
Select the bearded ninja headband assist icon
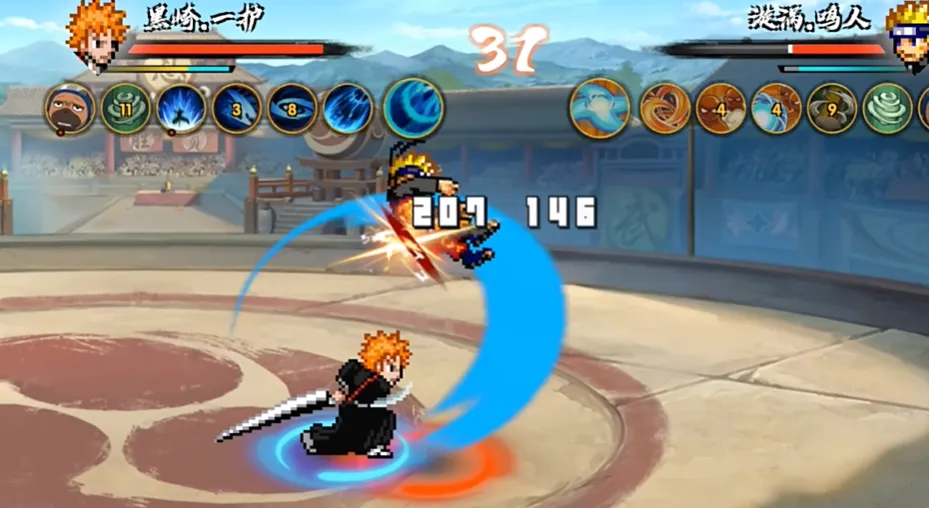70,109
